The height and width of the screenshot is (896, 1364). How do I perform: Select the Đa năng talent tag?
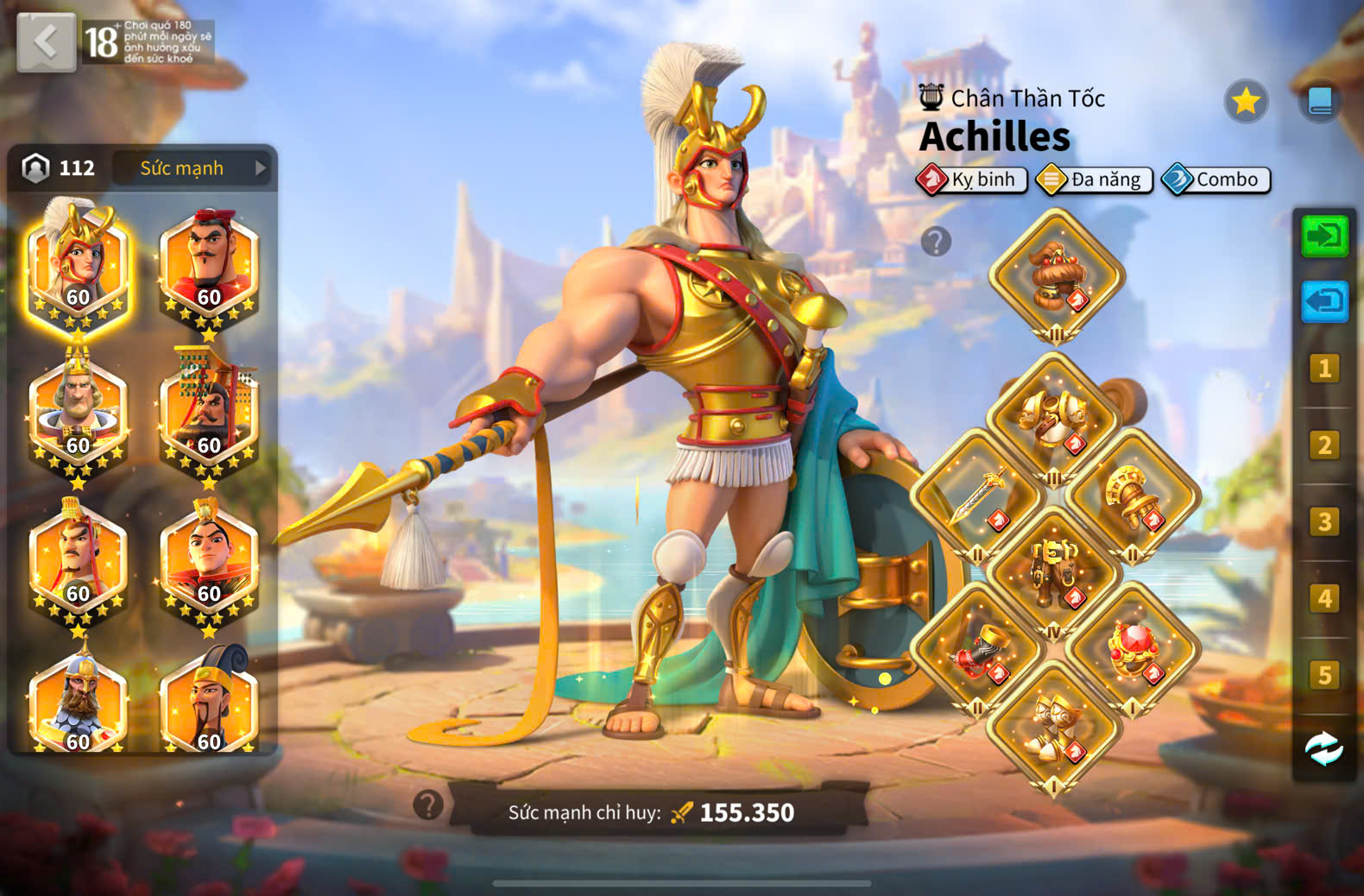[x=1095, y=180]
